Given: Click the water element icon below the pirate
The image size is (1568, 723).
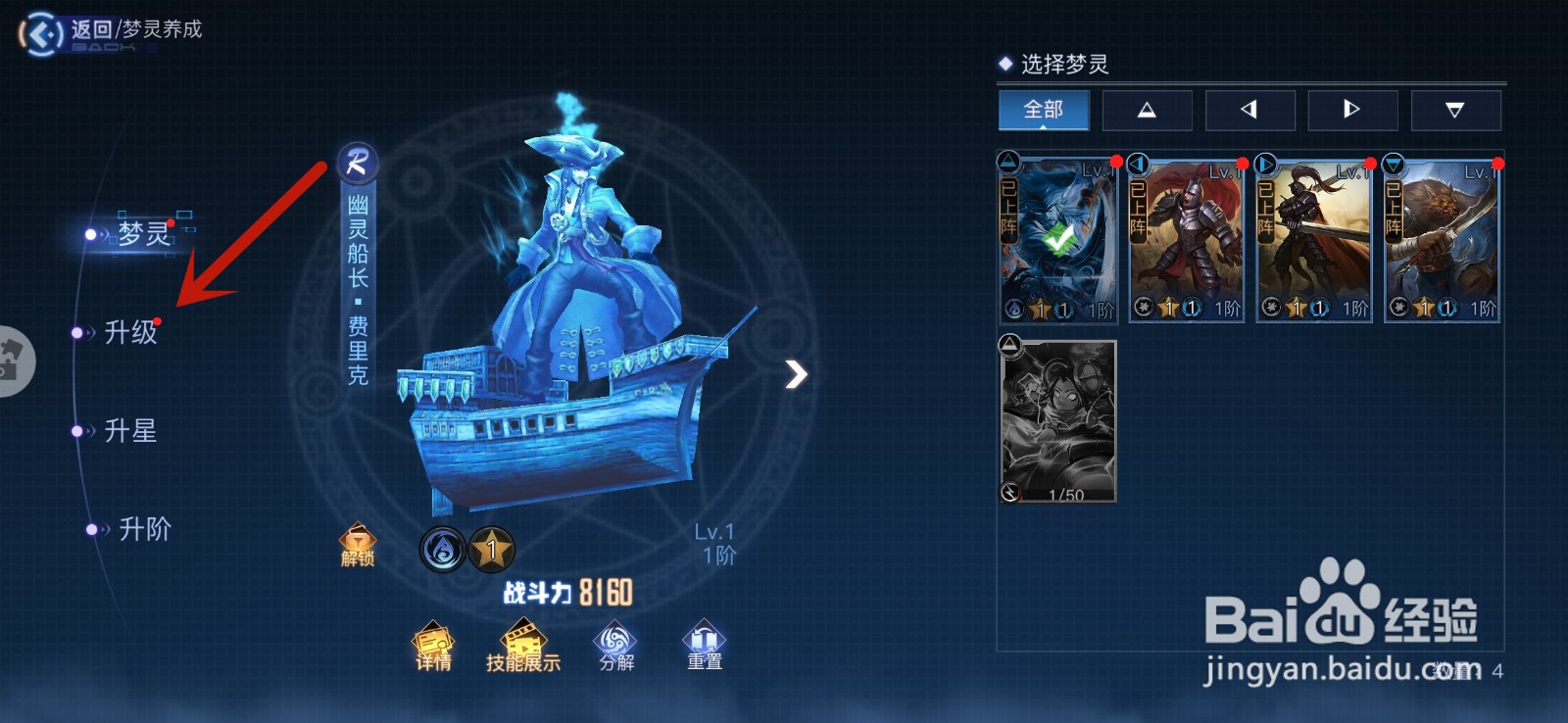Looking at the screenshot, I should [441, 550].
